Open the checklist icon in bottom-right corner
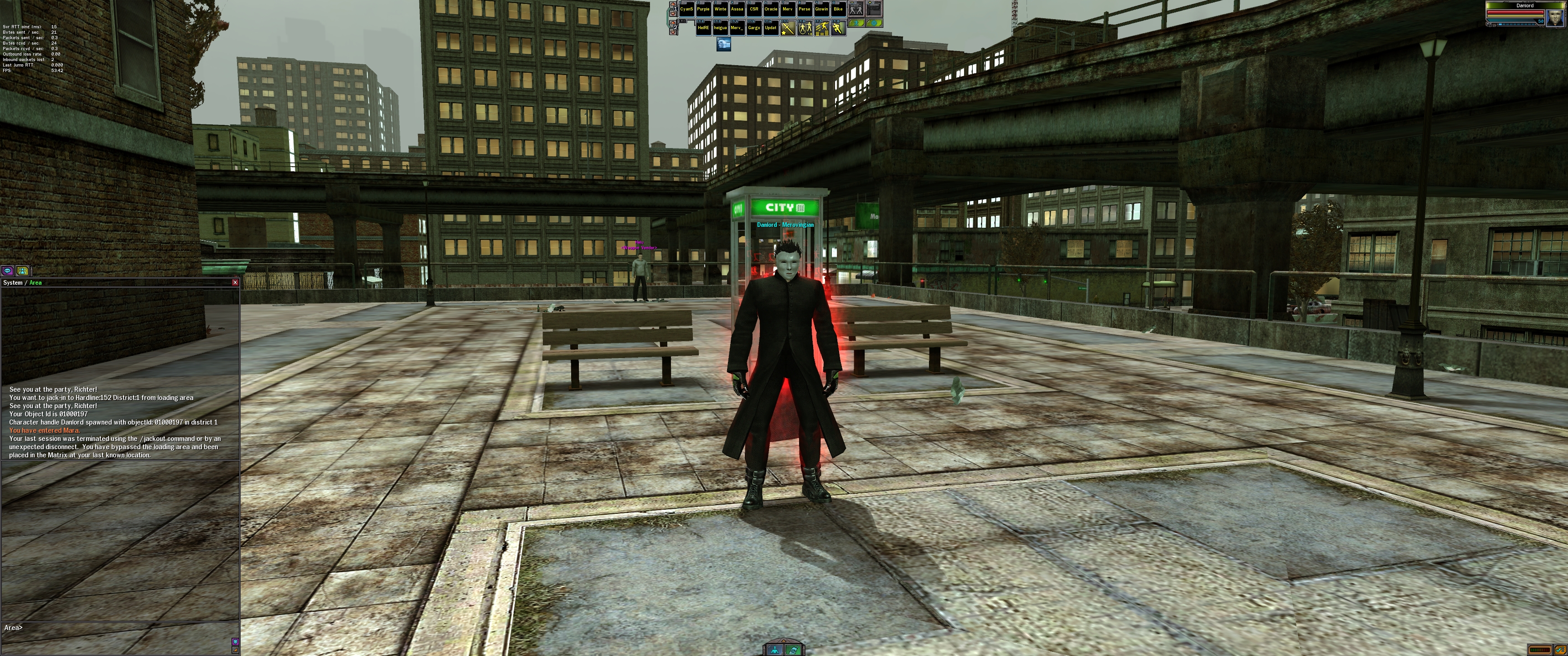This screenshot has height=656, width=1568. point(1560,650)
